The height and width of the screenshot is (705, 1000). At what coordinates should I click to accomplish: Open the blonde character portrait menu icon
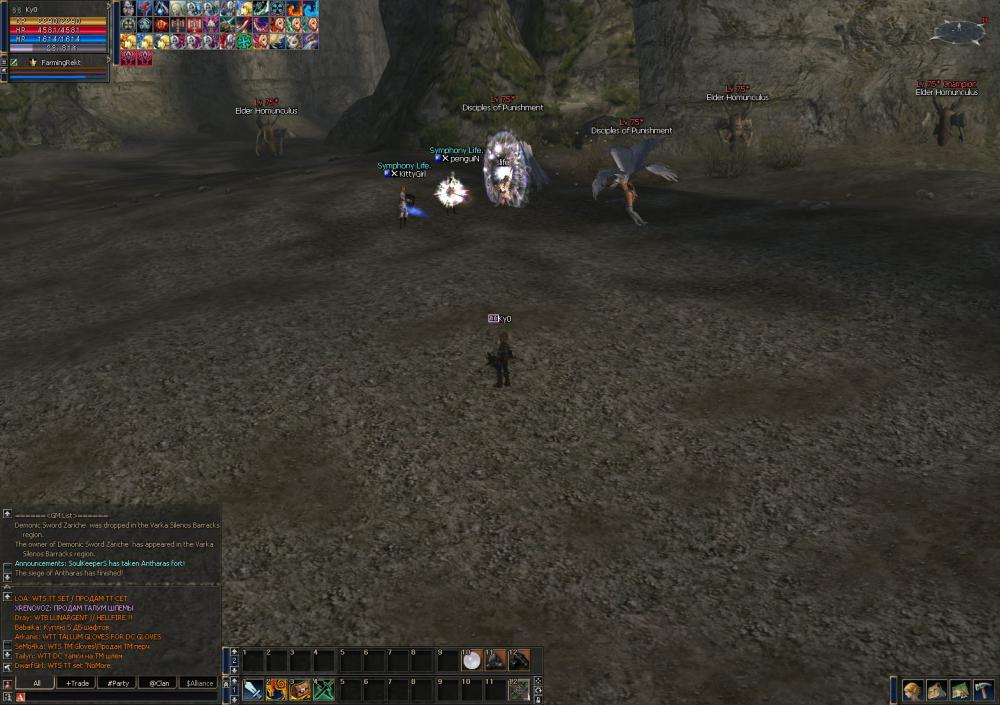click(912, 690)
